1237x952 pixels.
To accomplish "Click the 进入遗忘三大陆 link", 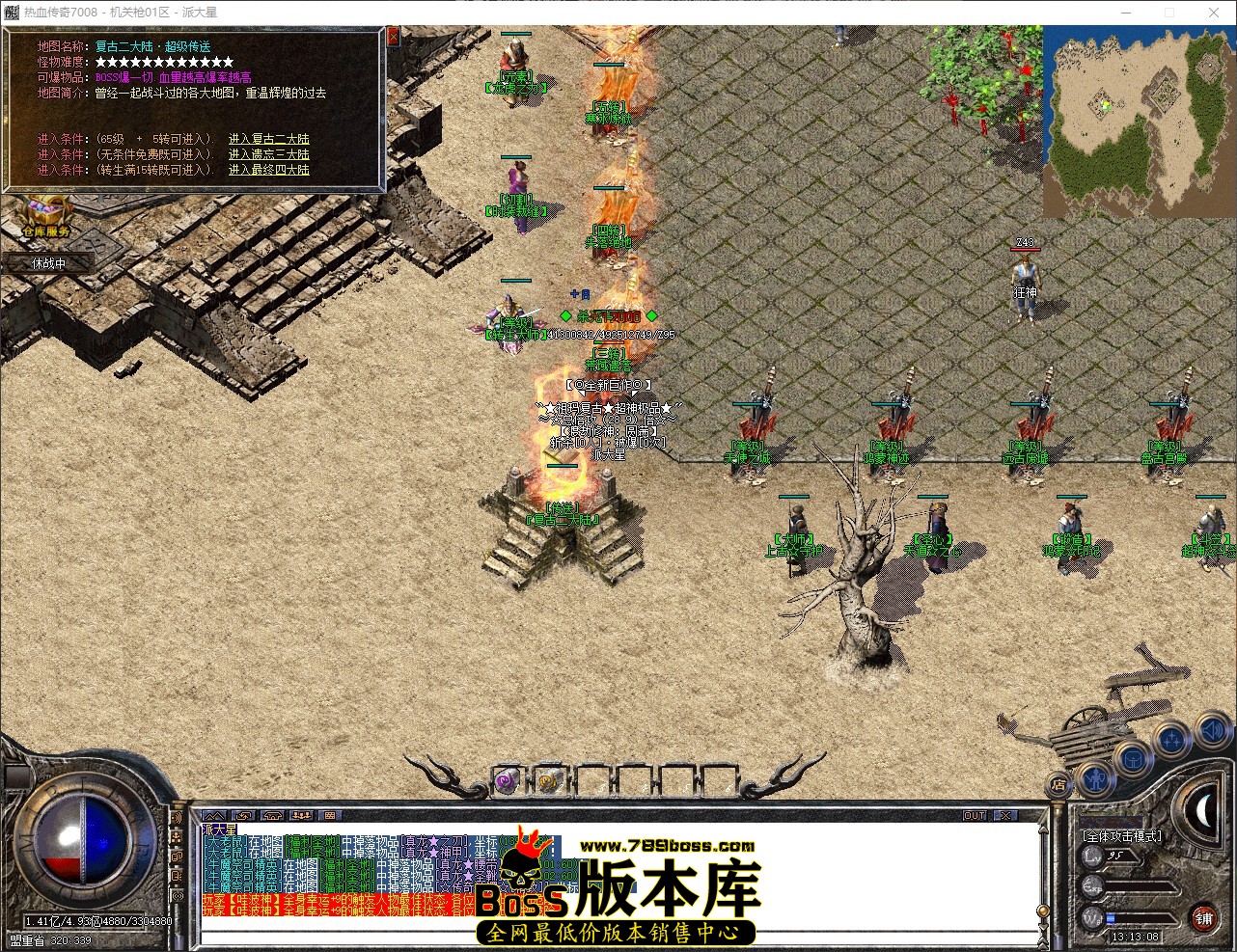I will (267, 153).
